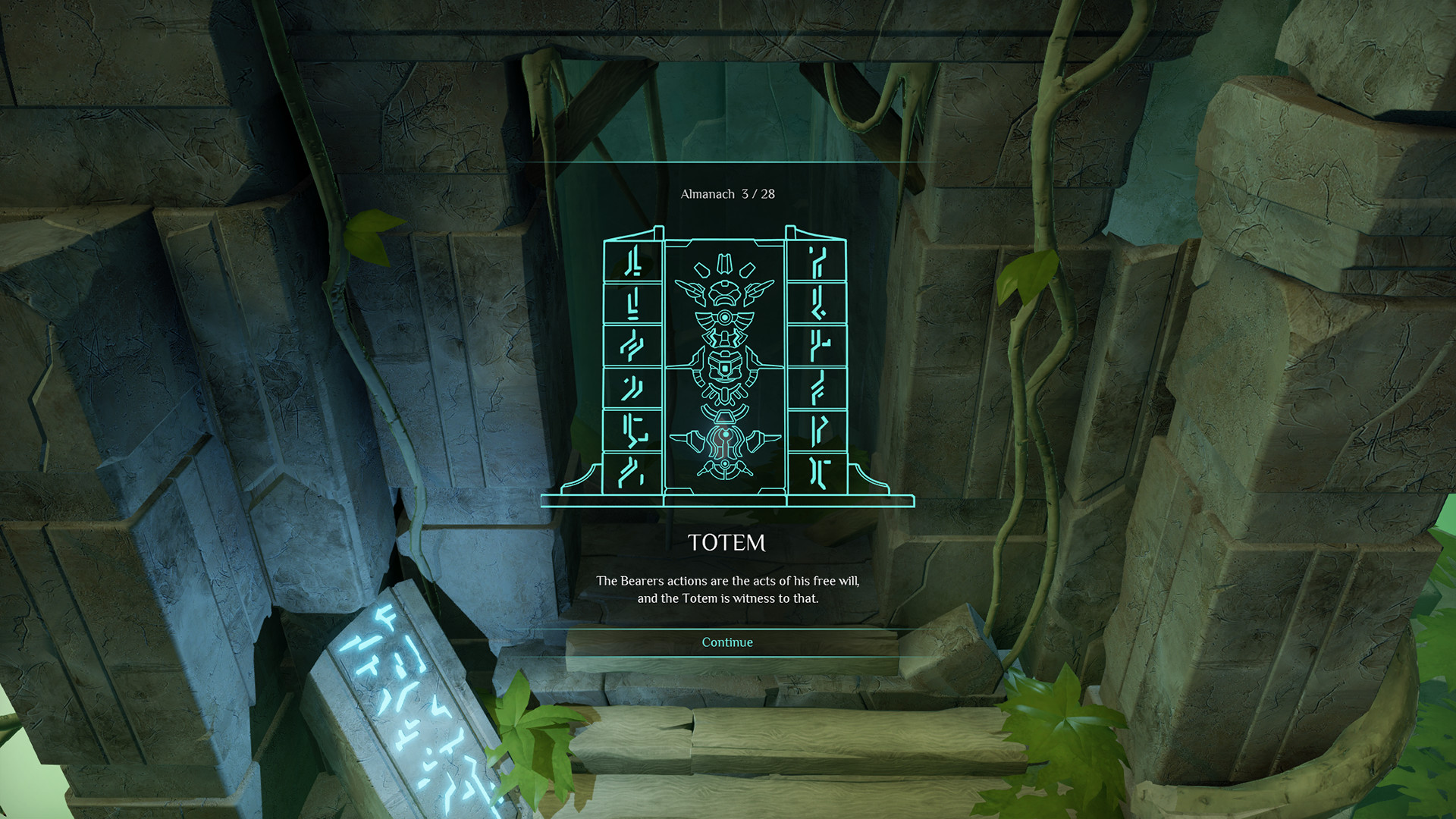Screen dimensions: 1456x819
Task: Click the central core symbol of the totem
Action: click(726, 369)
